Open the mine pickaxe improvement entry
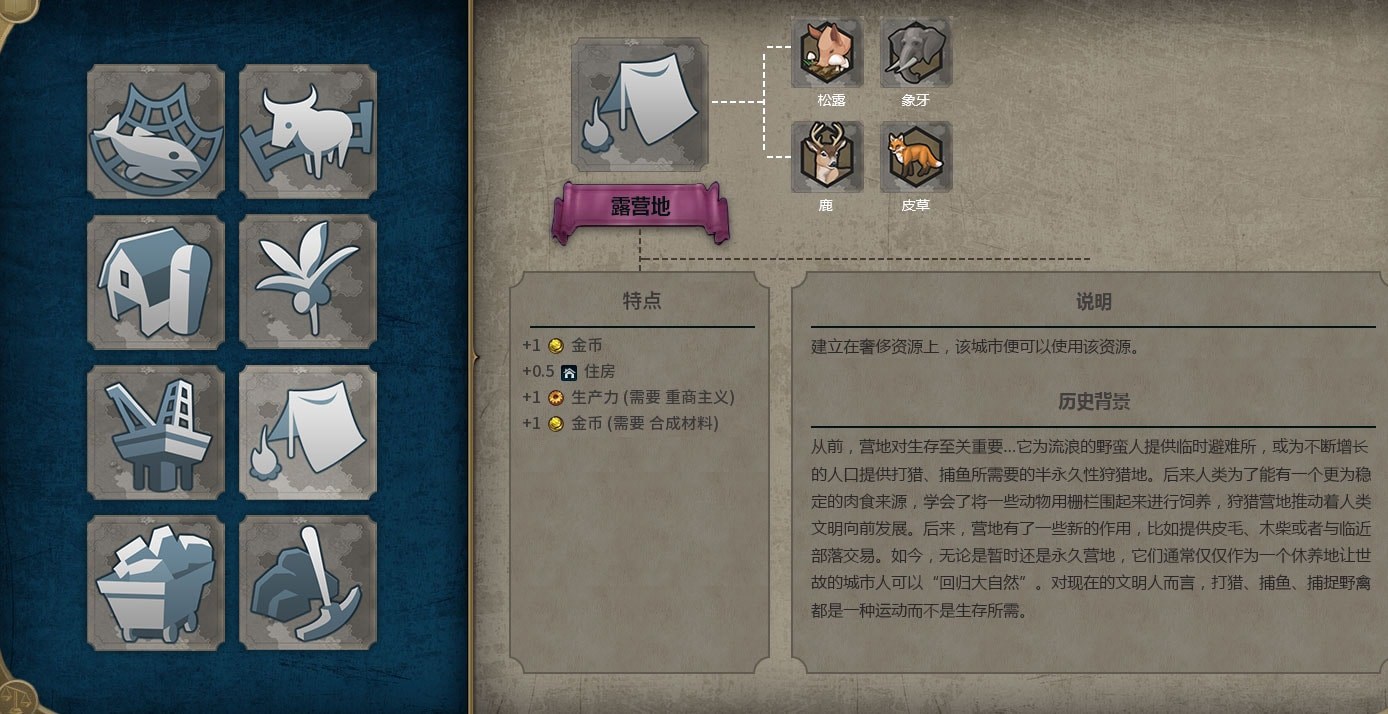The width and height of the screenshot is (1388, 714). click(x=308, y=583)
